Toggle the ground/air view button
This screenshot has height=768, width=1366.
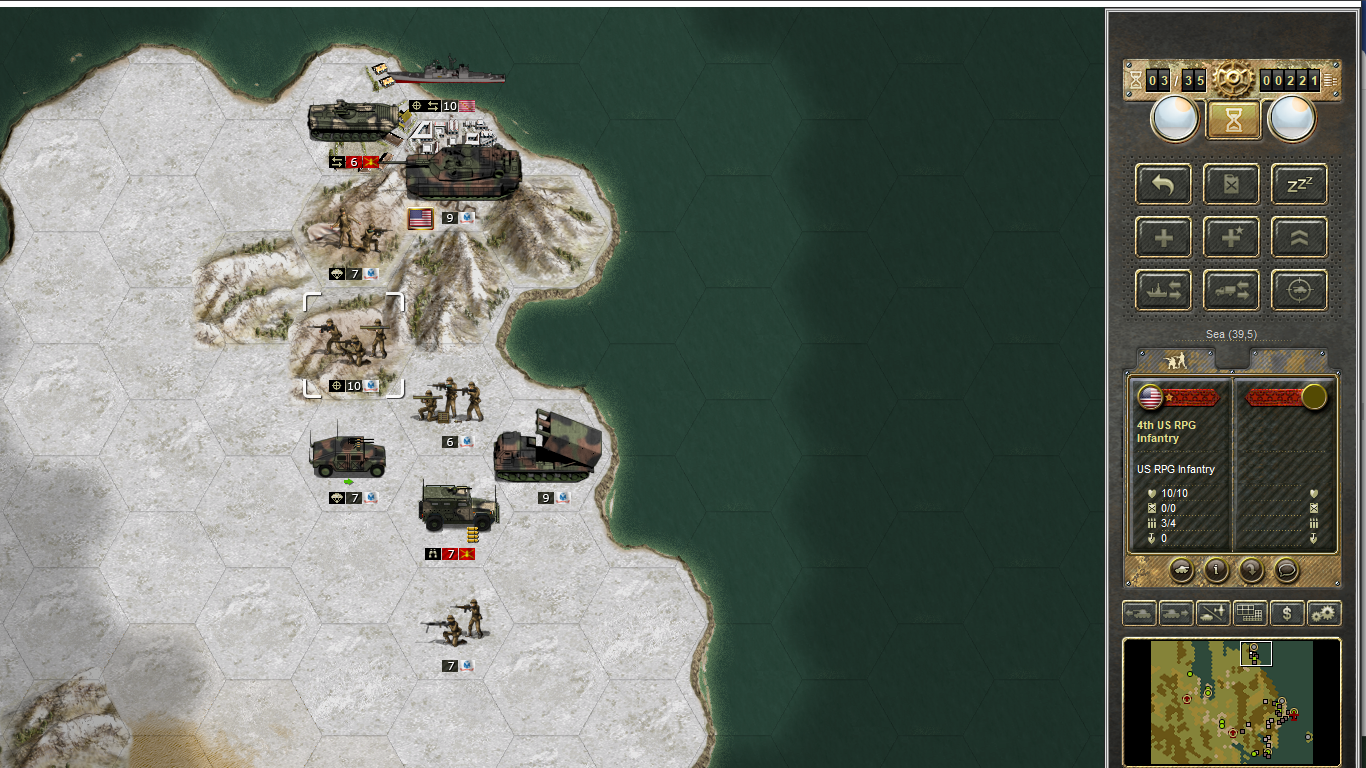coord(1213,613)
